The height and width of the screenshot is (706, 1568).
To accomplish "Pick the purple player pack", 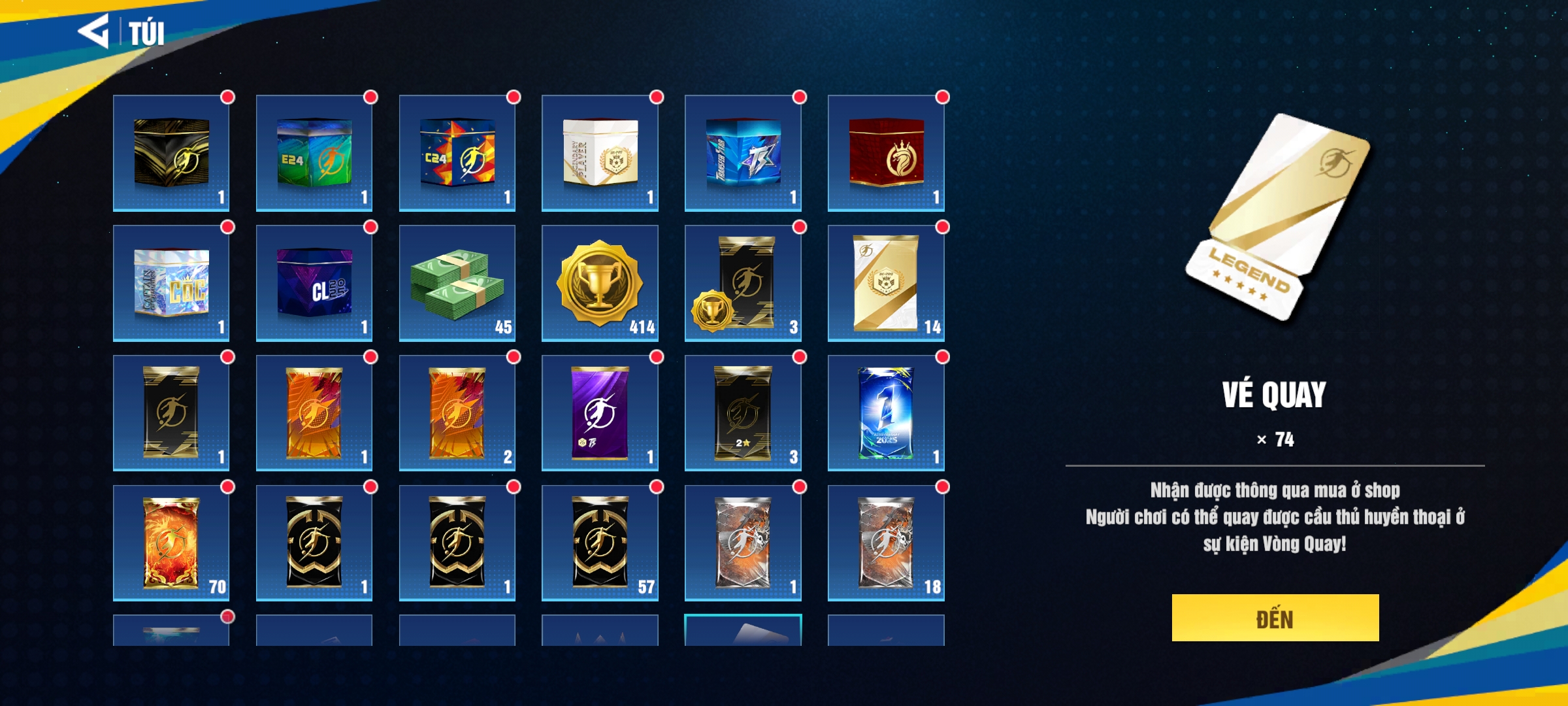I will click(x=600, y=413).
